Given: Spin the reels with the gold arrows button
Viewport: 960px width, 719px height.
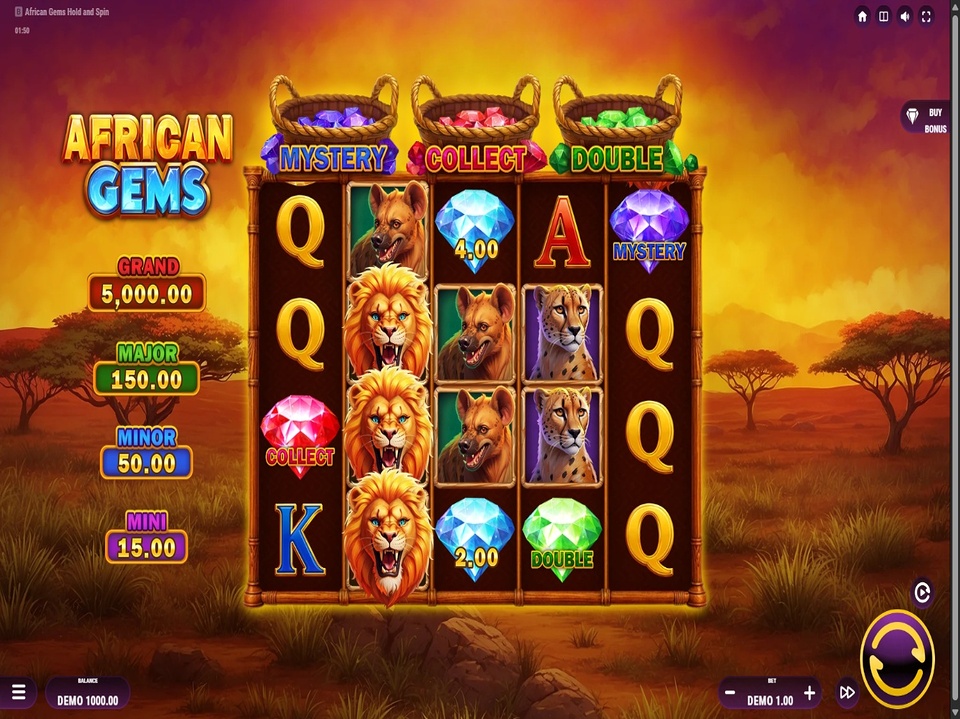Looking at the screenshot, I should point(896,657).
